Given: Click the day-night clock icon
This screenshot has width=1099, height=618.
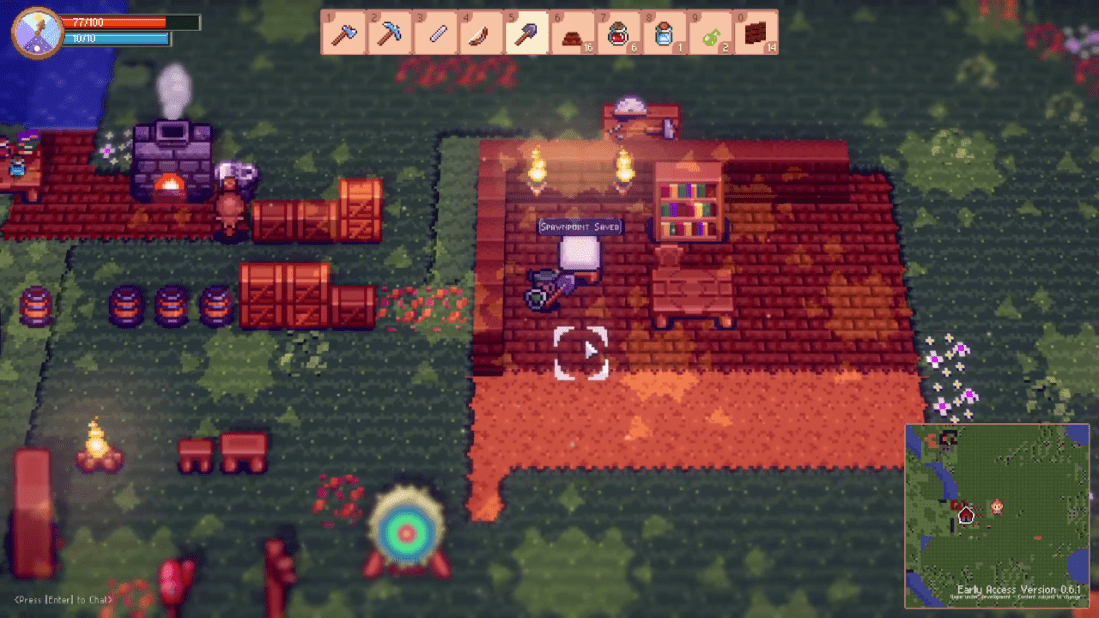Looking at the screenshot, I should 37,32.
